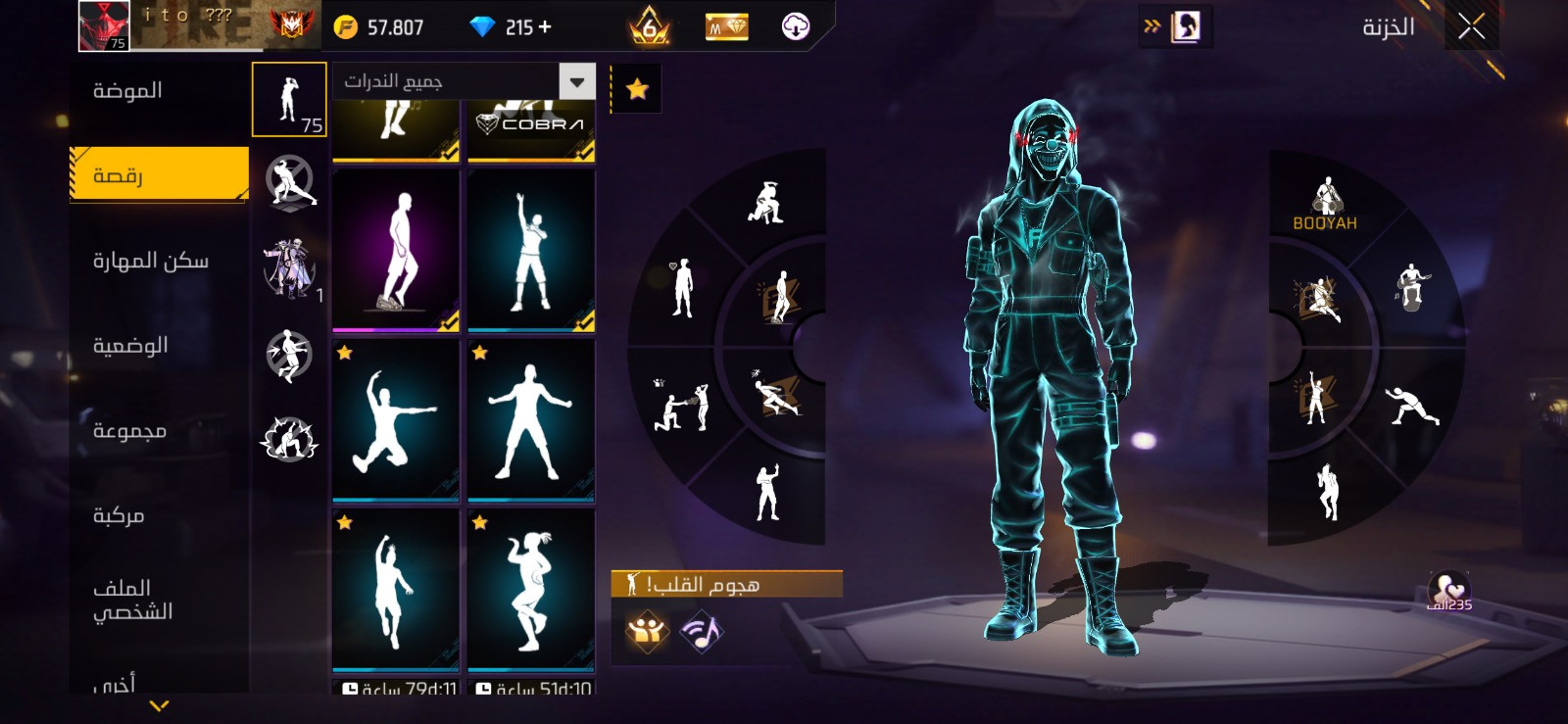The height and width of the screenshot is (724, 1568).
Task: Select the all emotes subcategory icon
Action: coord(289,100)
